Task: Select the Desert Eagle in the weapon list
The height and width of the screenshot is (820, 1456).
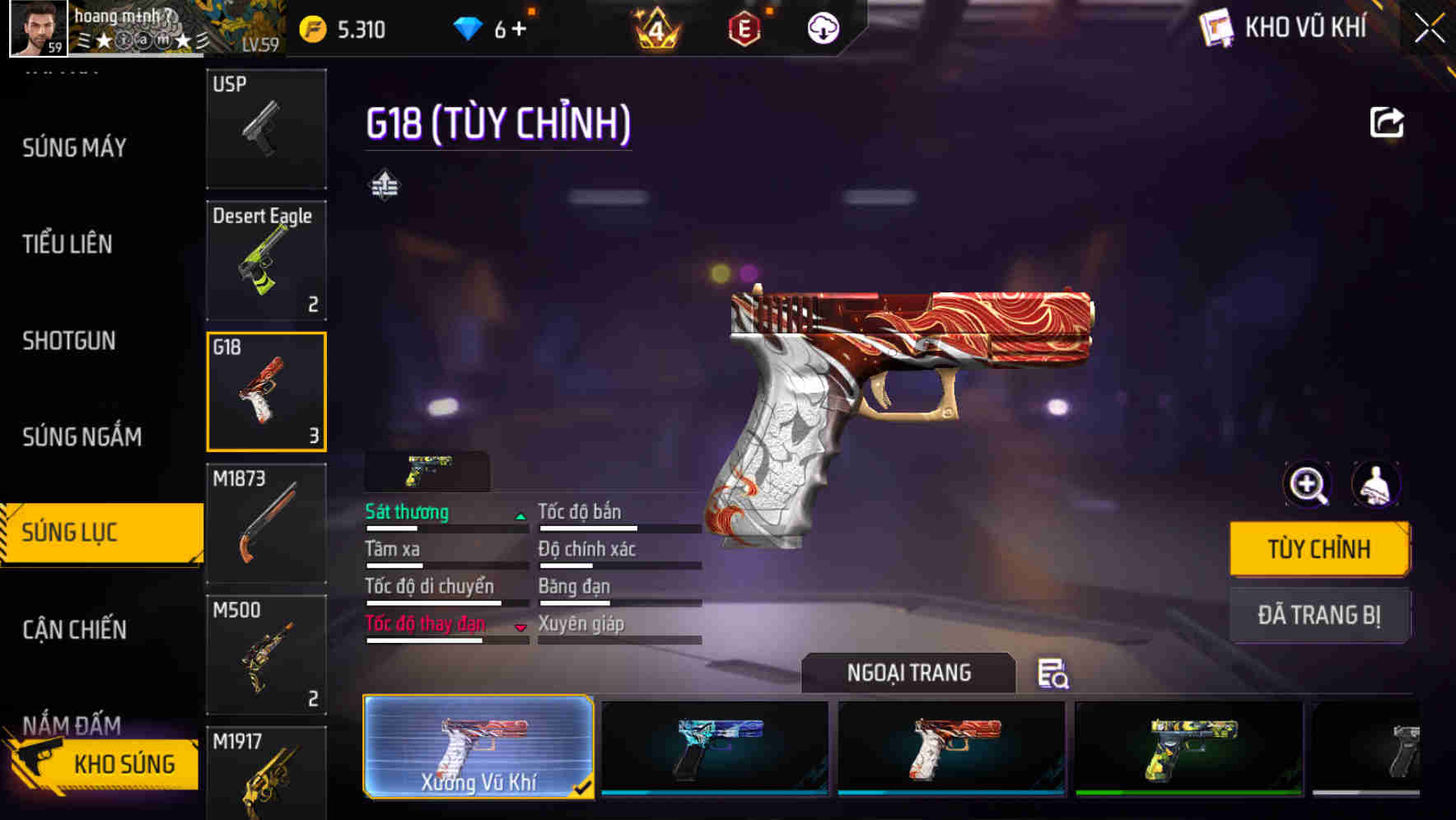Action: pos(265,259)
